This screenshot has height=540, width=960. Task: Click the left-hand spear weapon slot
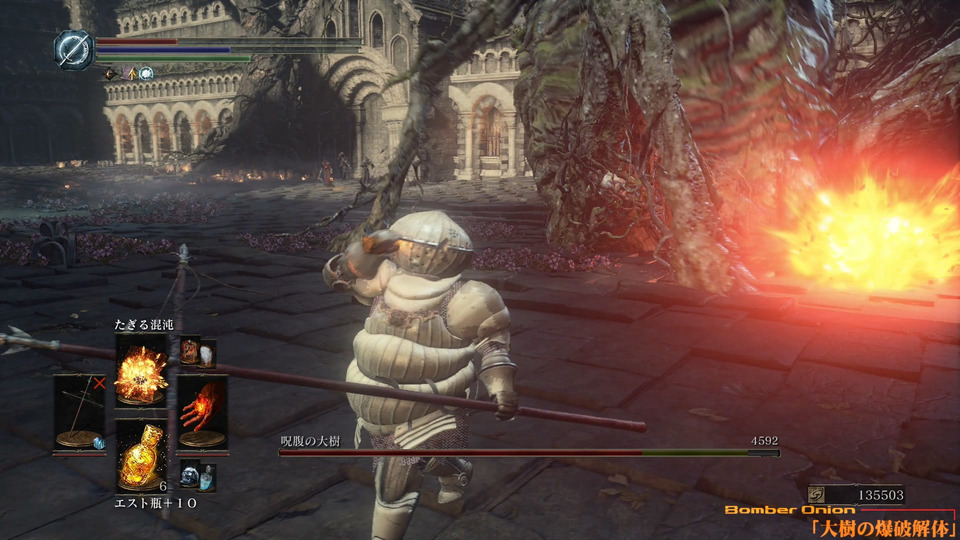(78, 412)
